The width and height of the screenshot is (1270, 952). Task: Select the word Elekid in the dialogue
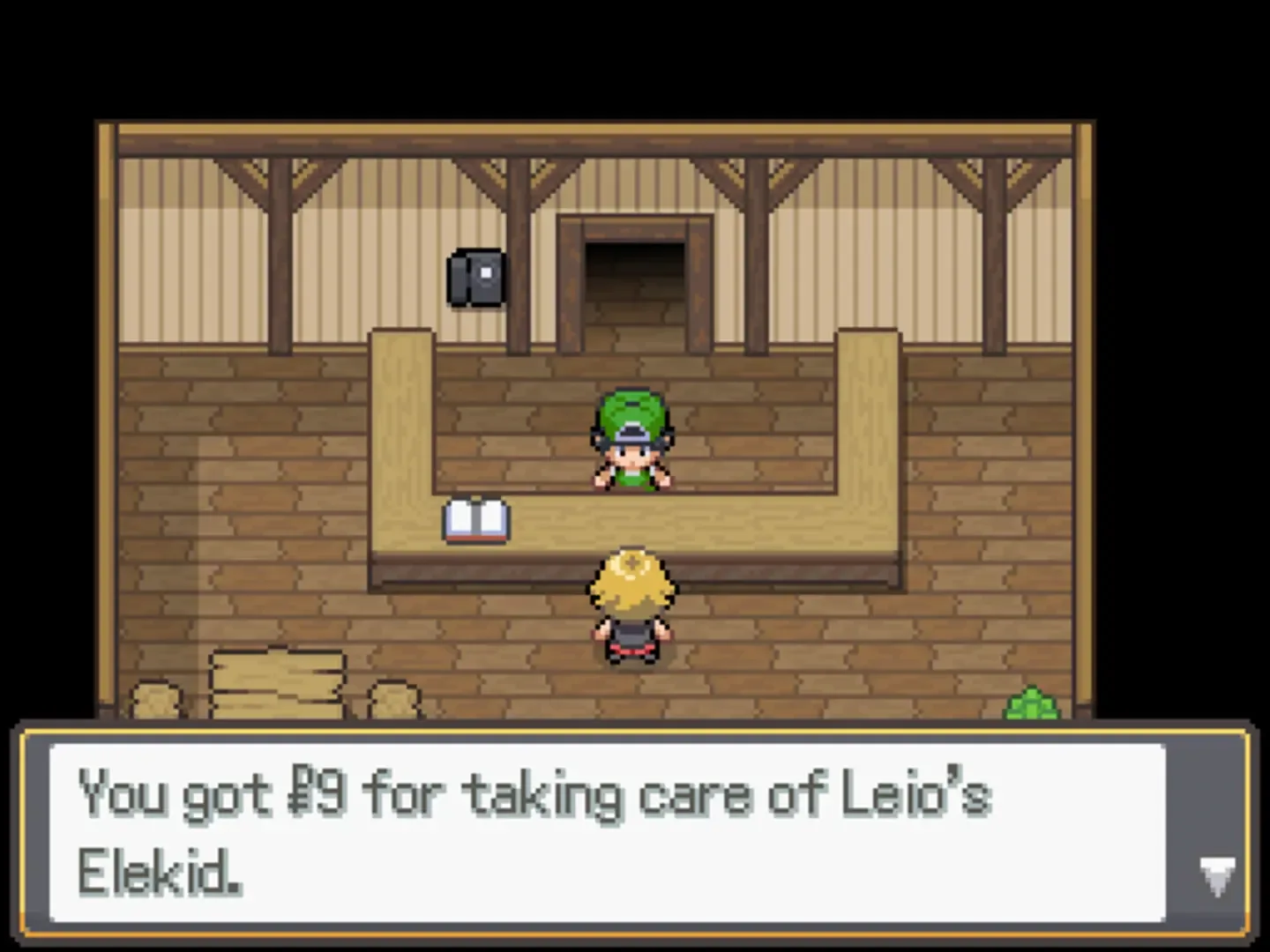click(x=154, y=874)
